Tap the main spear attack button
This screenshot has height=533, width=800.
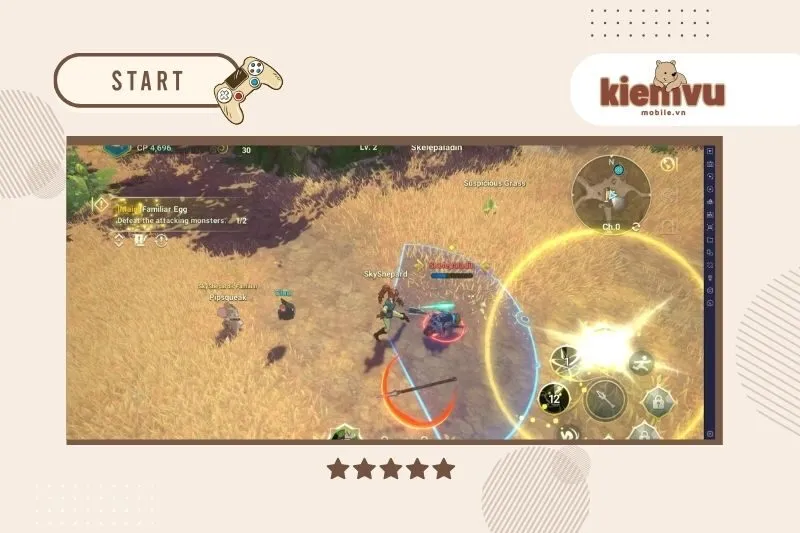point(605,399)
